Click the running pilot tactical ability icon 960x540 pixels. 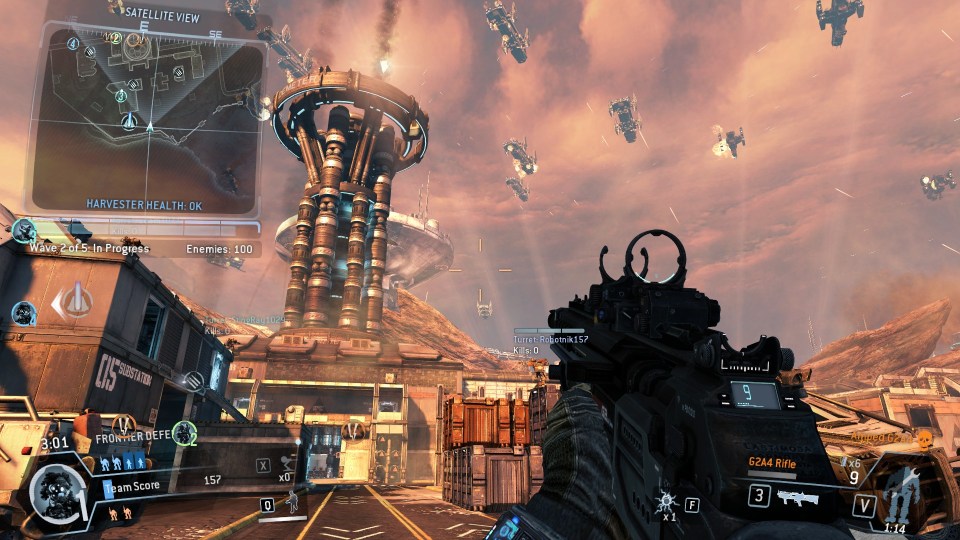coord(293,500)
